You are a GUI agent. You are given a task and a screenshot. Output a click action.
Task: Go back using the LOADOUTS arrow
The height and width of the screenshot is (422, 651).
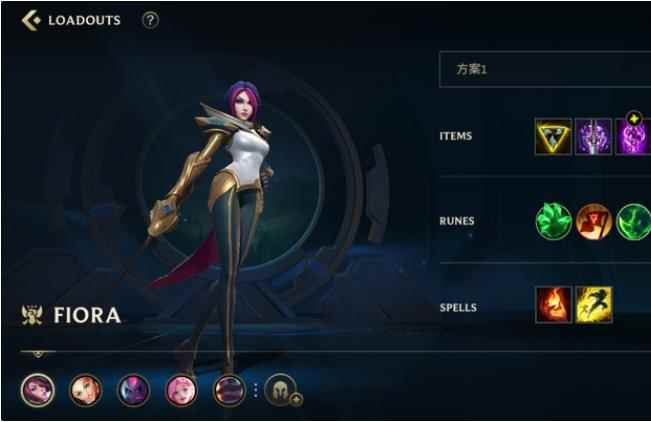[31, 20]
